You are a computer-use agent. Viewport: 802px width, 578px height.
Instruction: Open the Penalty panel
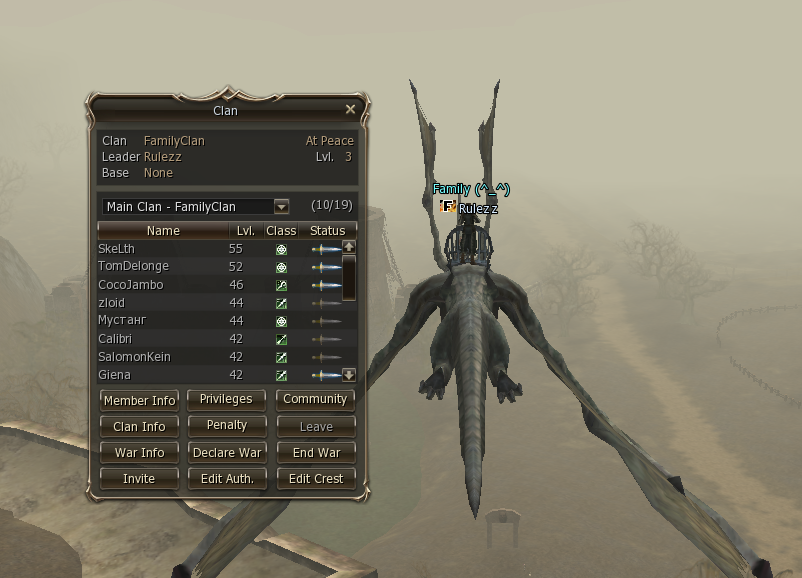(227, 425)
